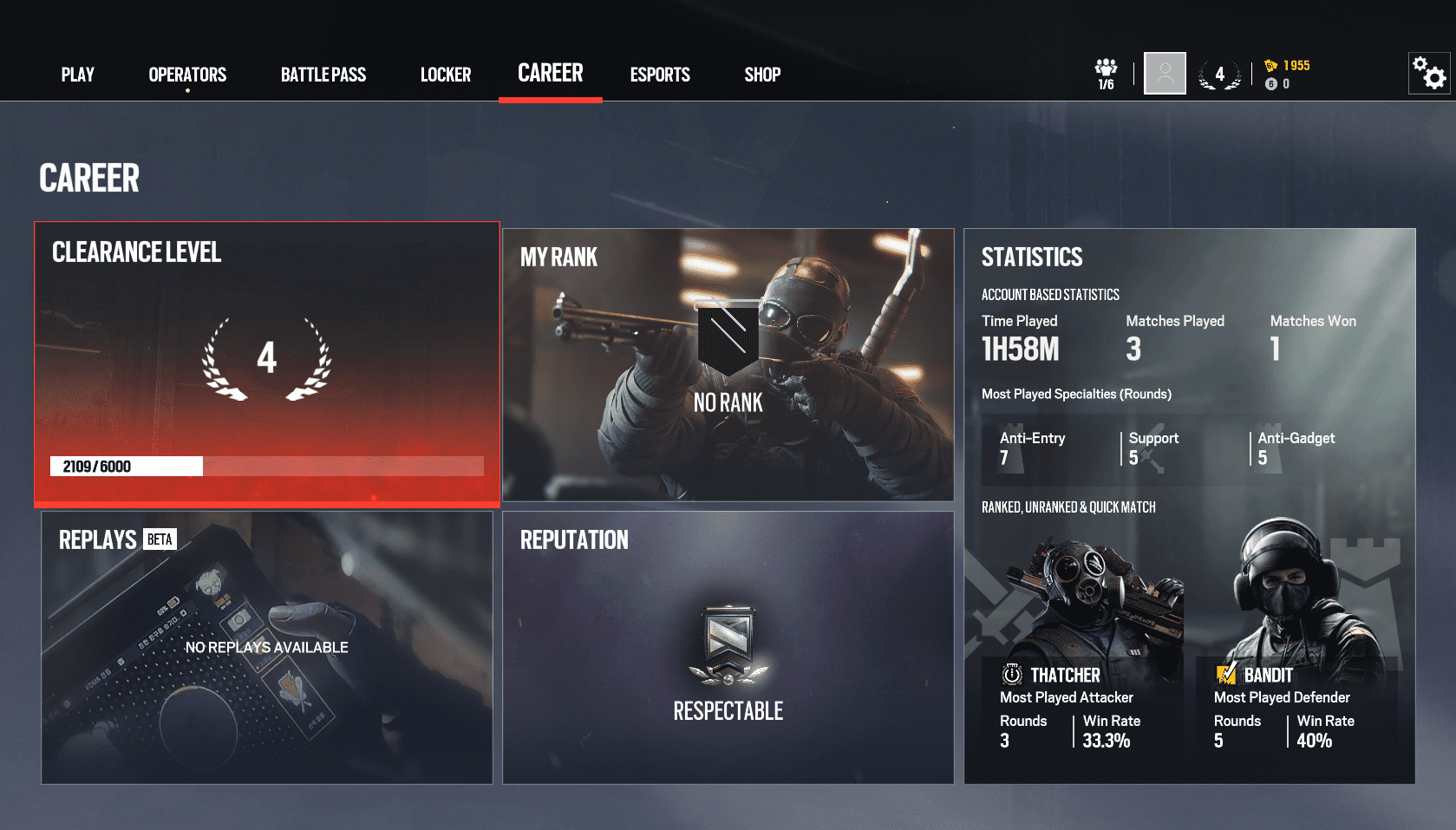This screenshot has height=830, width=1456.
Task: Open the Locker tab
Action: click(446, 75)
